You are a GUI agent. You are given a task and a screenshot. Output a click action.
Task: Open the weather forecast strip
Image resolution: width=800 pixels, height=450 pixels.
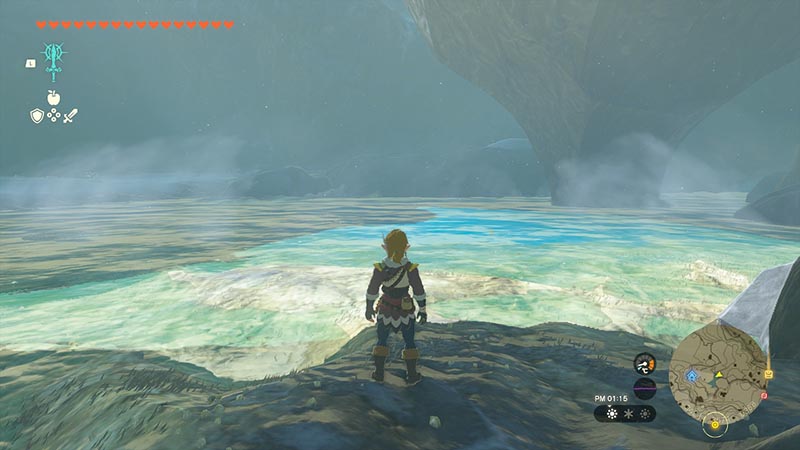coord(625,413)
